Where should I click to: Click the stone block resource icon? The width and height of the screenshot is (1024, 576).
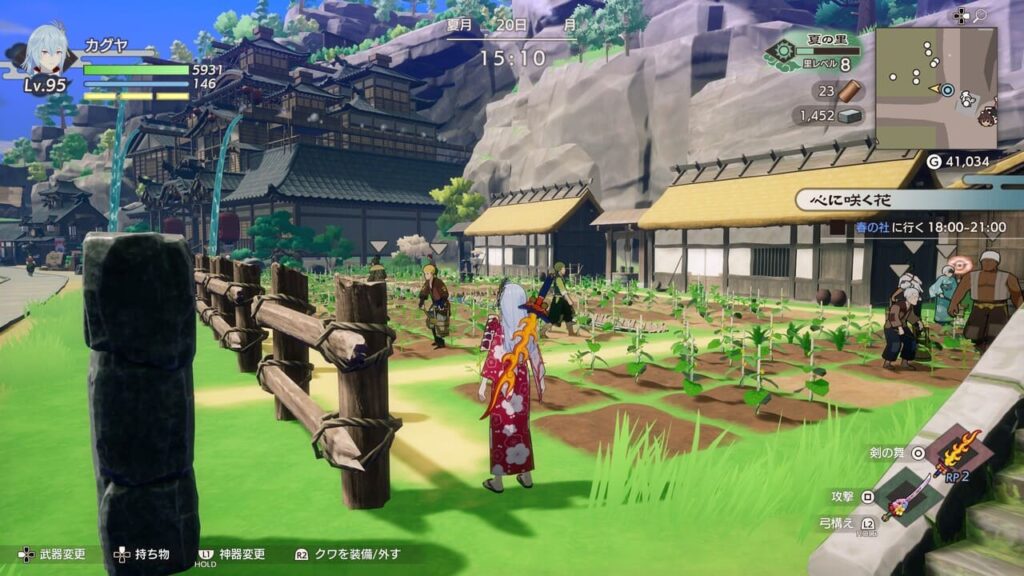pos(849,116)
